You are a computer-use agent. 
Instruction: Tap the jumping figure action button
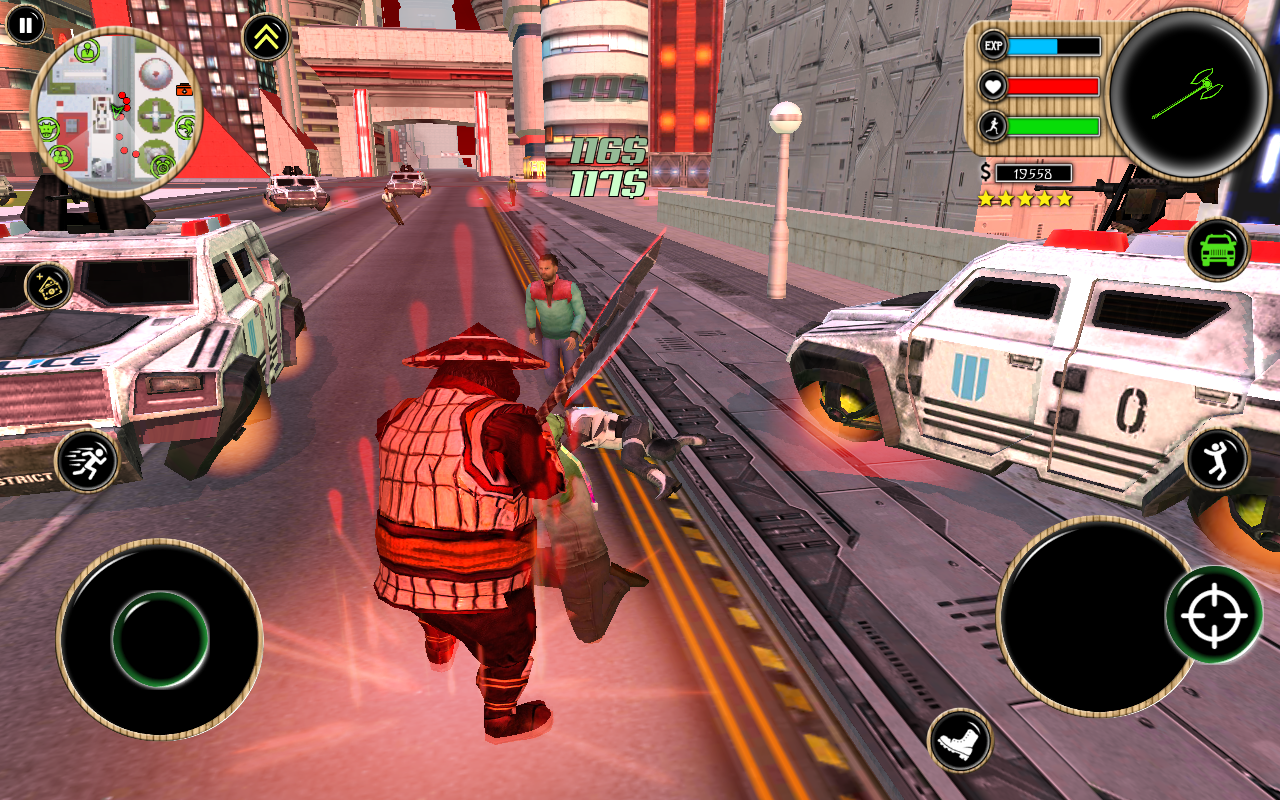coord(1217,460)
